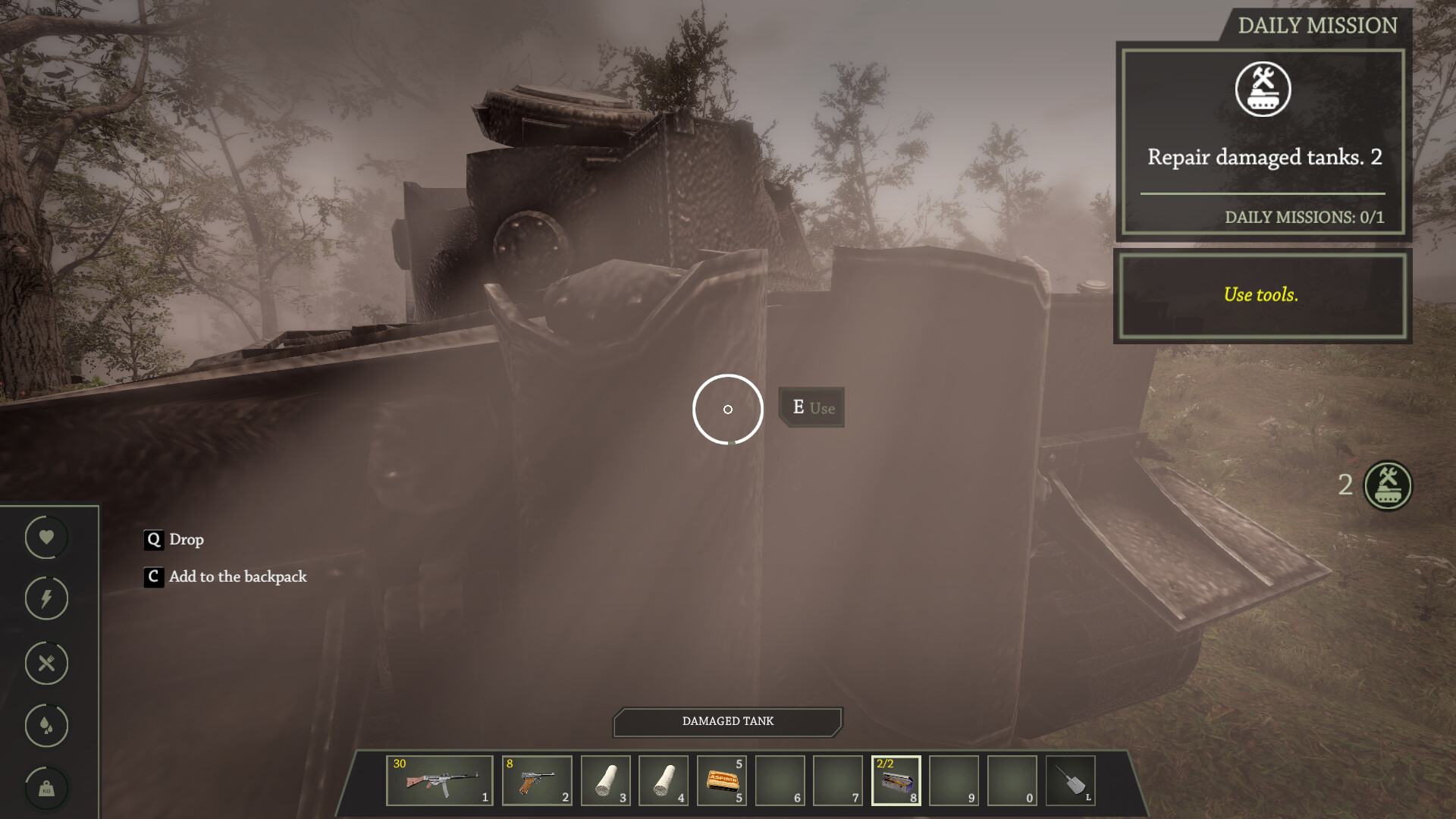Click the DAMAGED TANK nameplate

pos(727,722)
